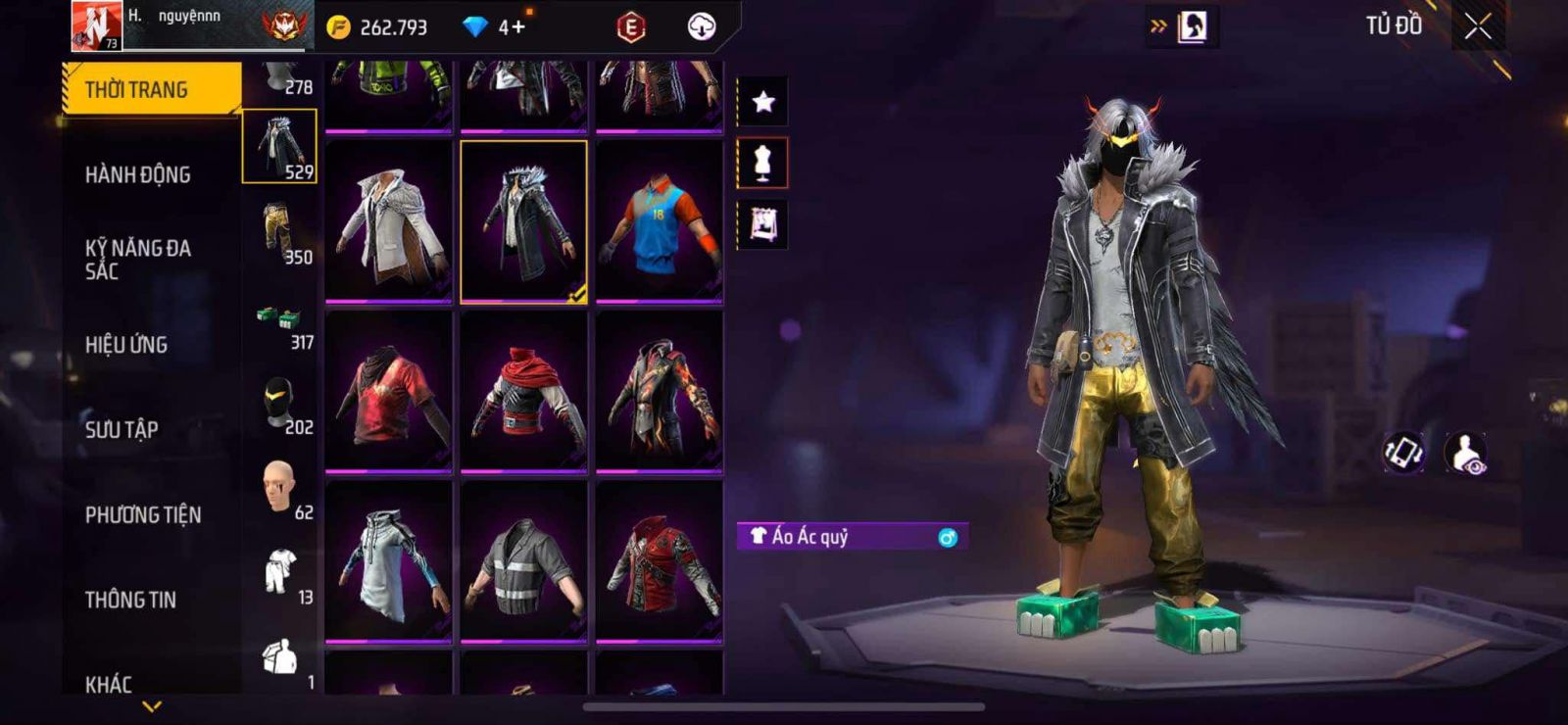Open the Thông Tin tab
The height and width of the screenshot is (725, 1568).
click(x=130, y=600)
